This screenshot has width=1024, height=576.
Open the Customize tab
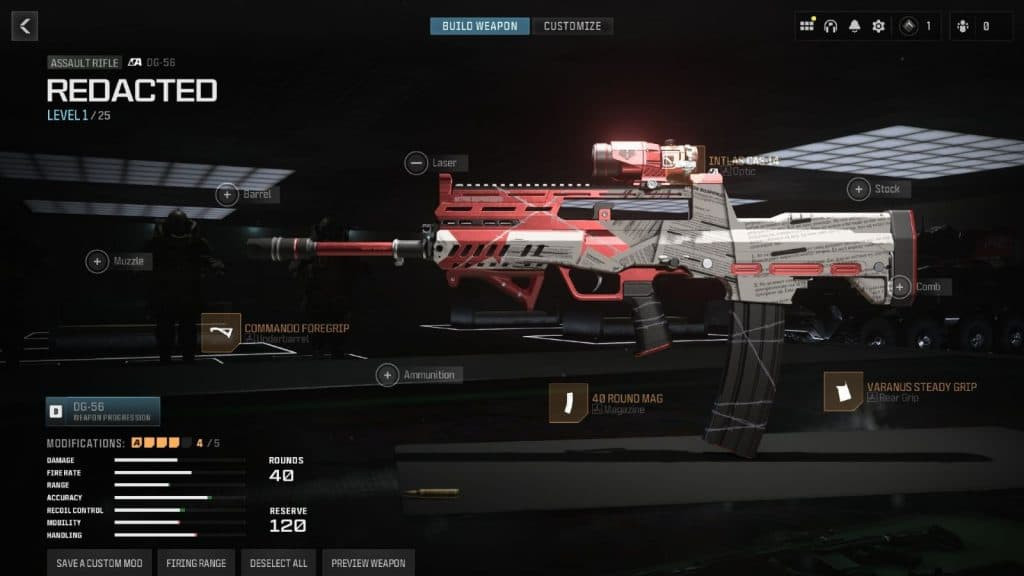[x=572, y=26]
